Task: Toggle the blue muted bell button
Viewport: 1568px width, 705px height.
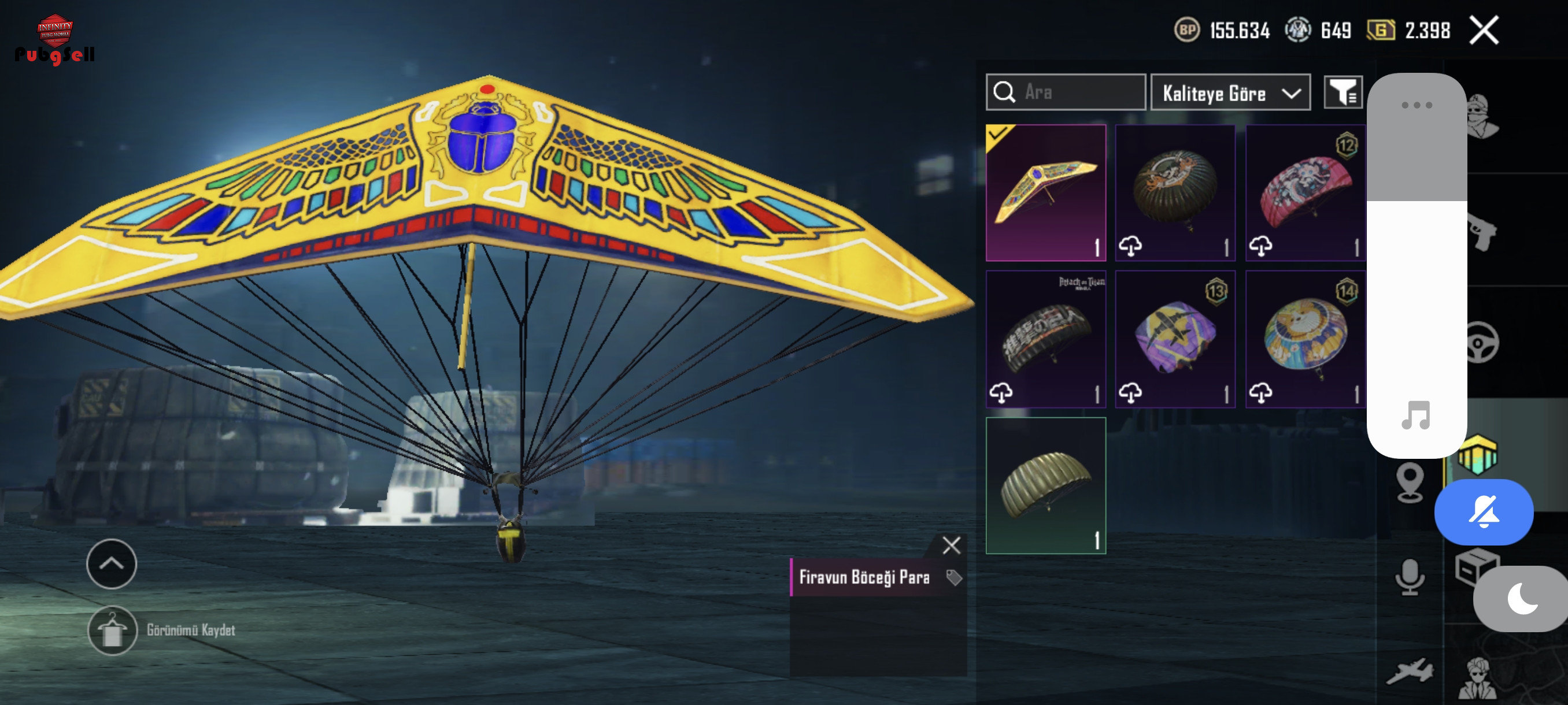Action: (x=1484, y=511)
